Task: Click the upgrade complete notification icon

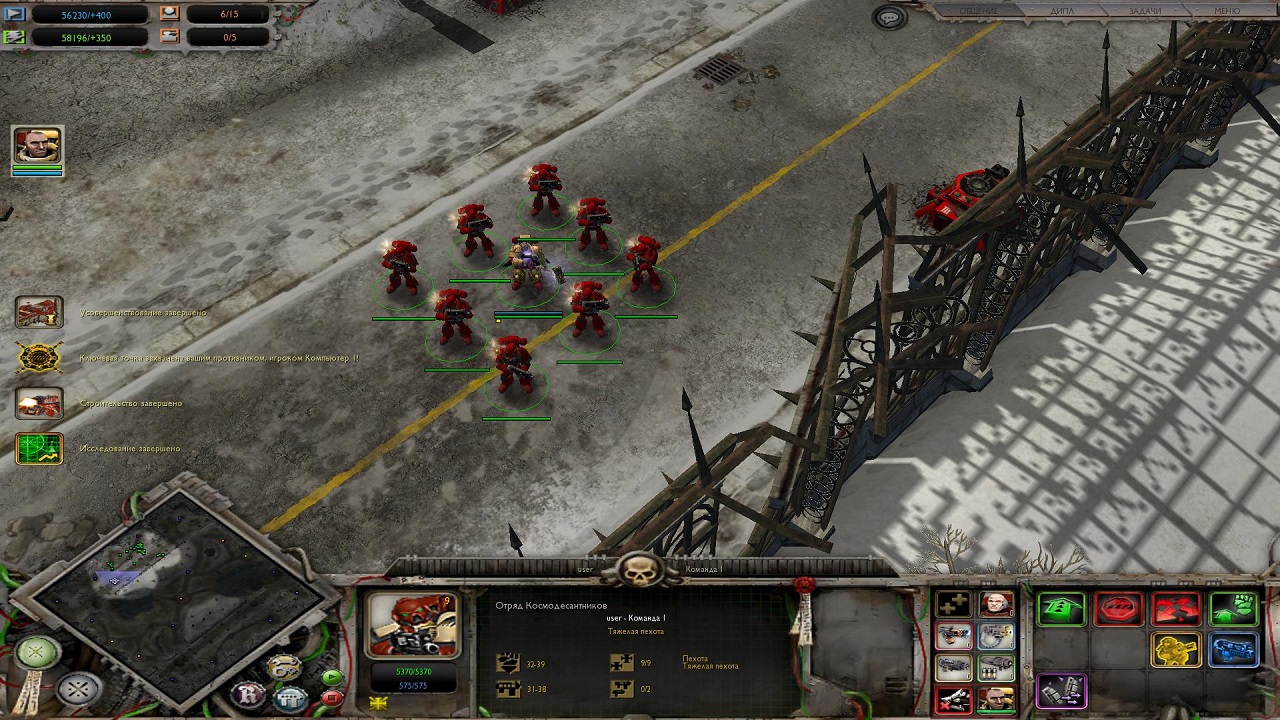Action: tap(40, 313)
